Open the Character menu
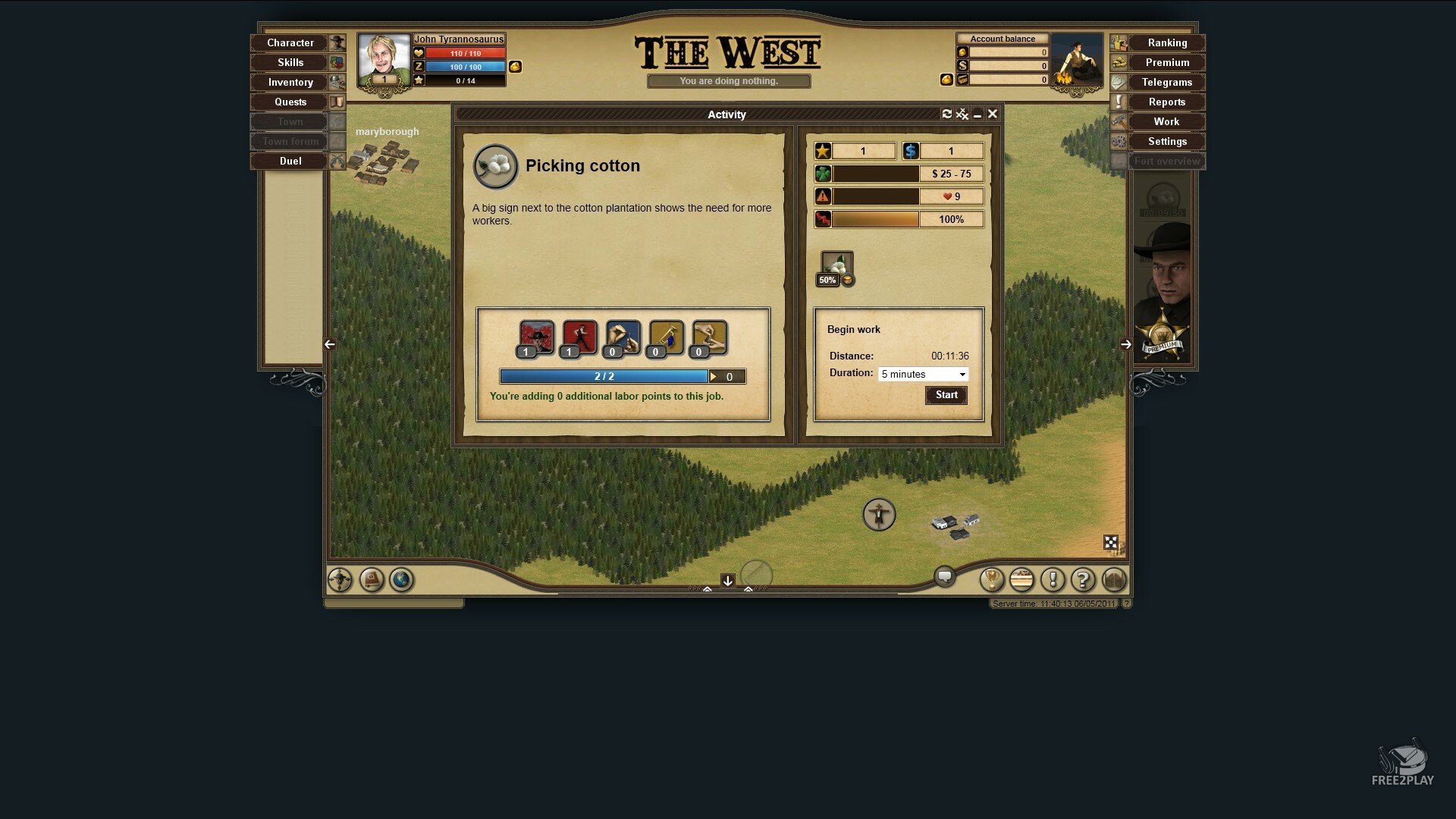 coord(290,43)
